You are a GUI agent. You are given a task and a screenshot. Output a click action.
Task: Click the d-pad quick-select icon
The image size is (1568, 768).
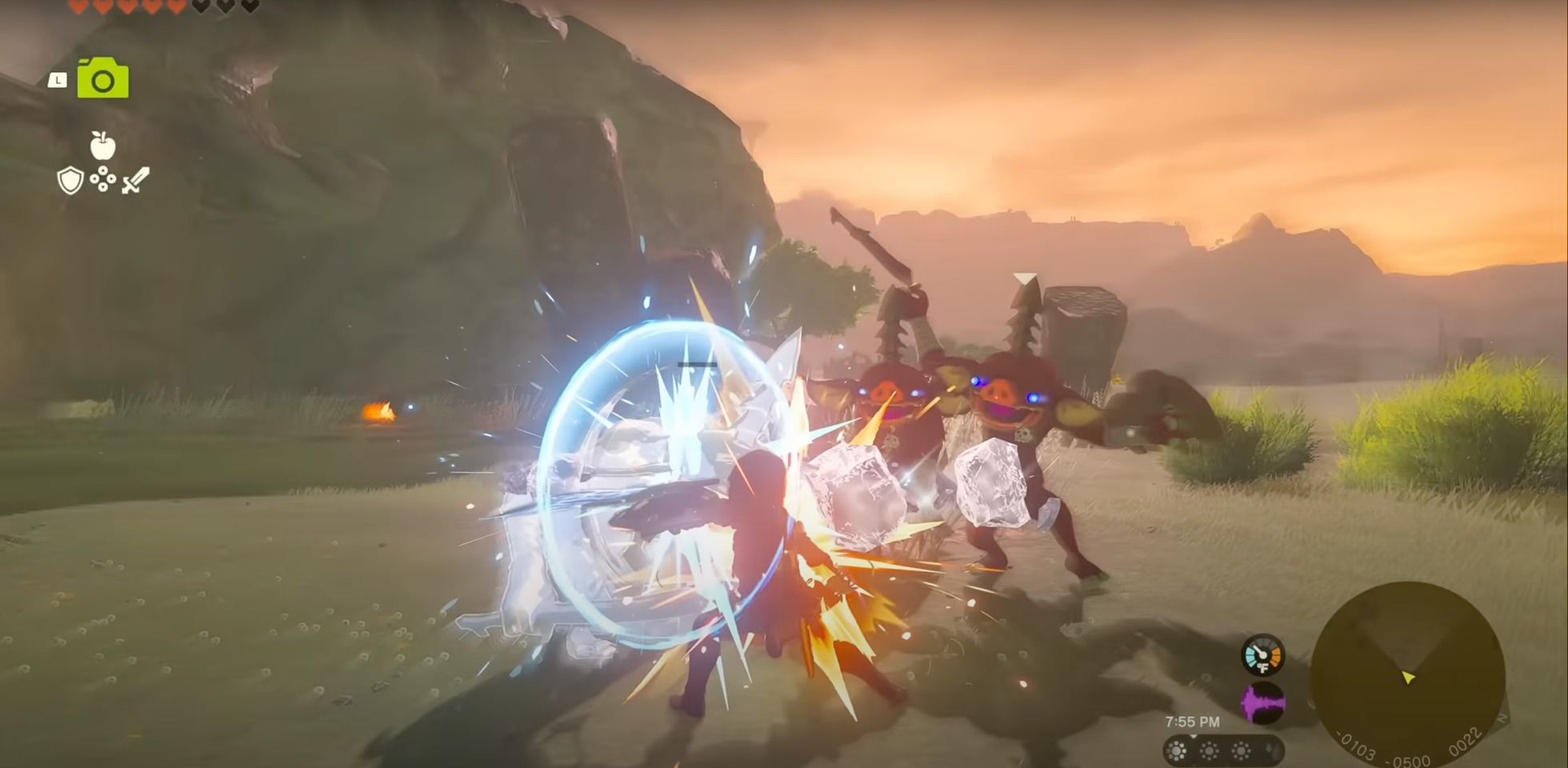tap(103, 178)
